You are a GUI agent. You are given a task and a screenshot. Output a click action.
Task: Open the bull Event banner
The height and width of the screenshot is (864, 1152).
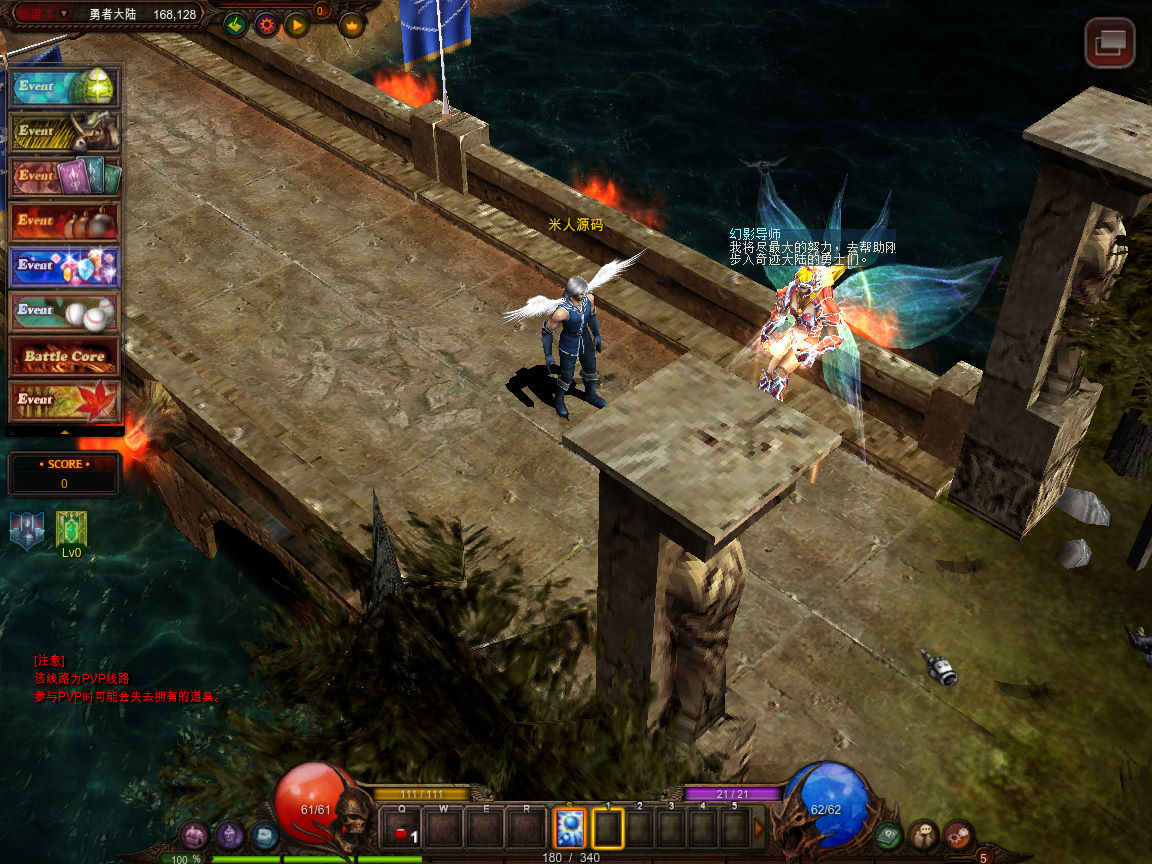pos(65,132)
